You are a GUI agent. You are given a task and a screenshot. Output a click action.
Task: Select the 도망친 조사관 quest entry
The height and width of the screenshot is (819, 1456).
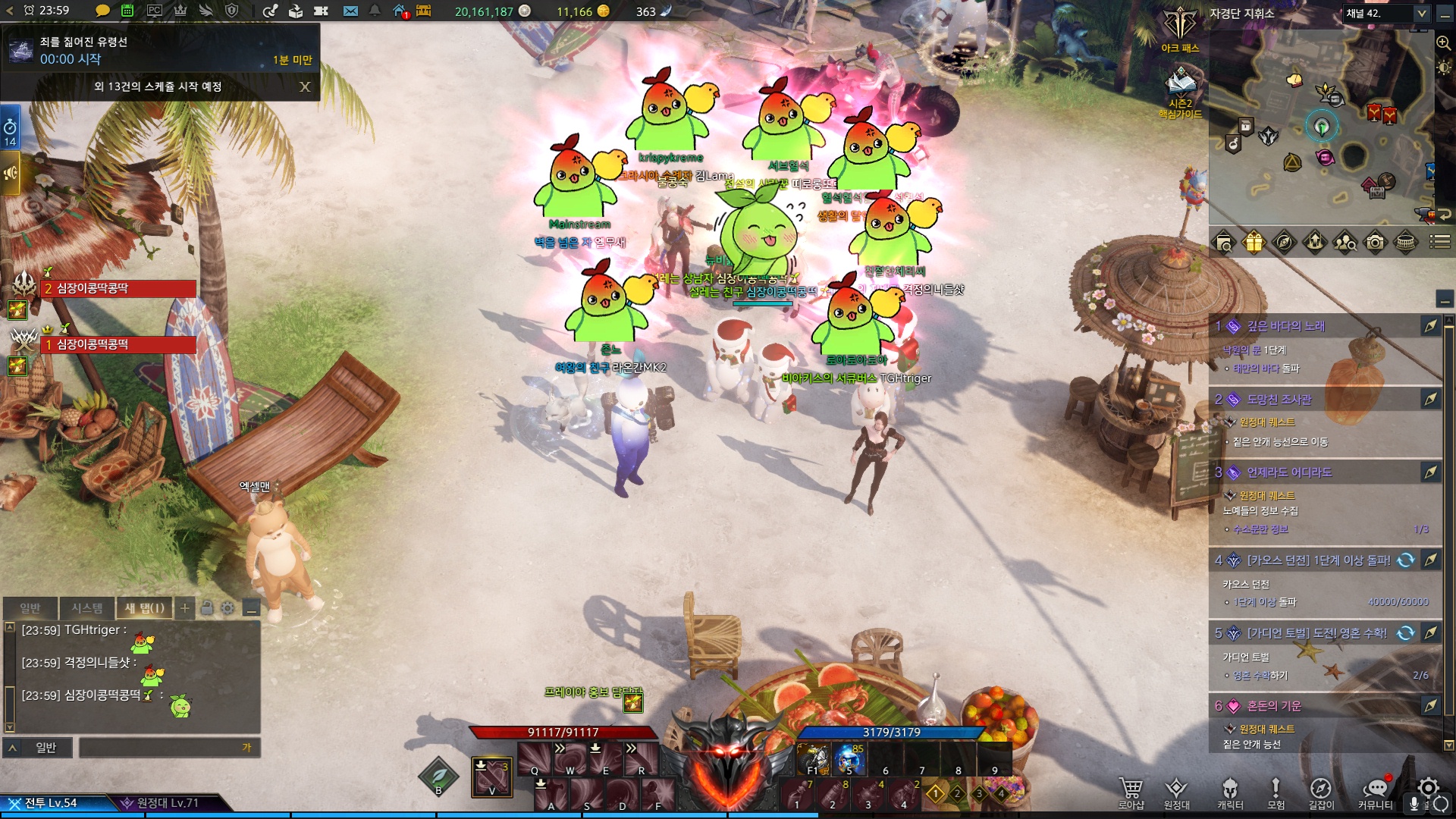pyautogui.click(x=1279, y=400)
